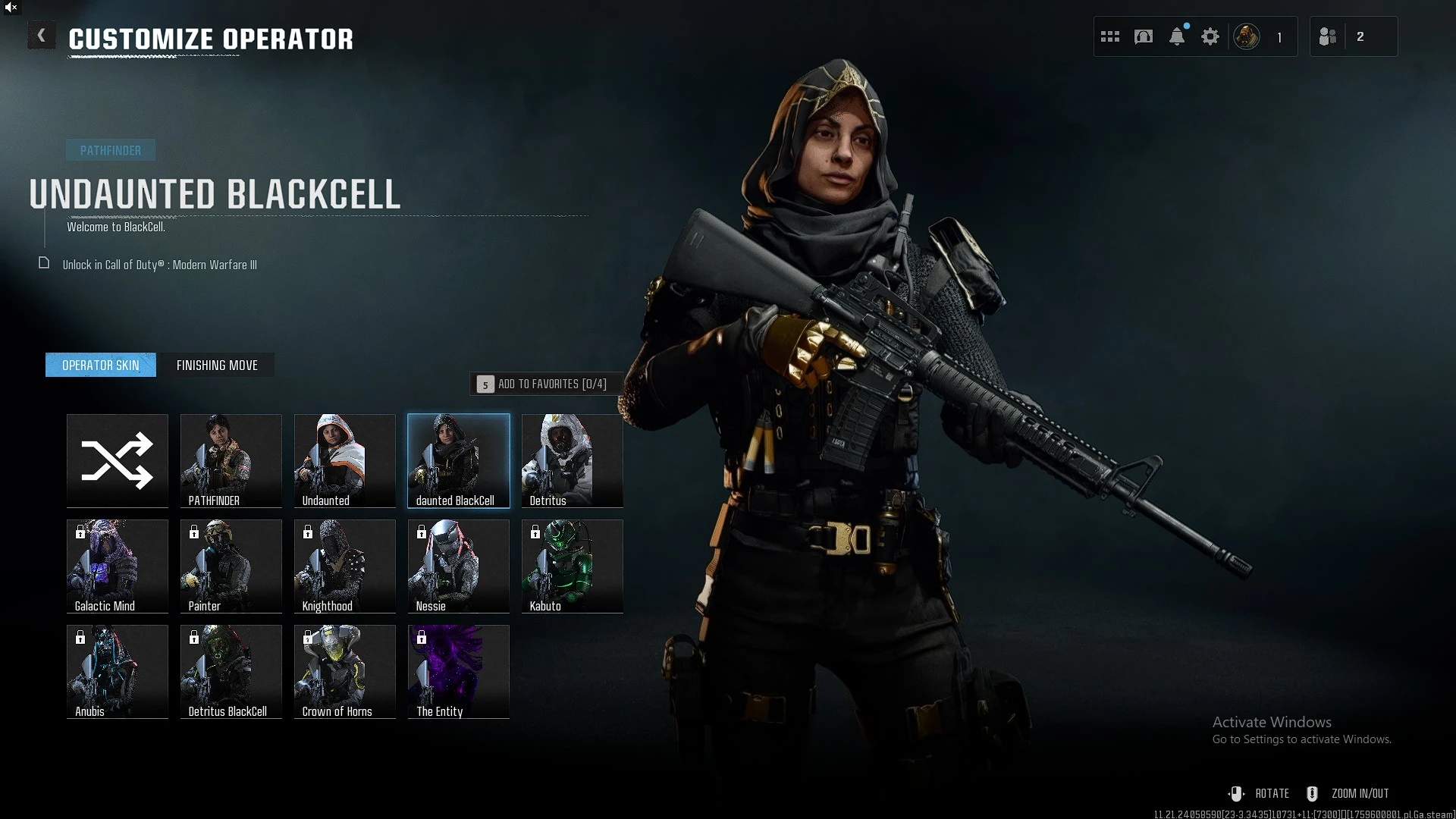The image size is (1456, 819).
Task: Open the notifications bell
Action: (1177, 36)
